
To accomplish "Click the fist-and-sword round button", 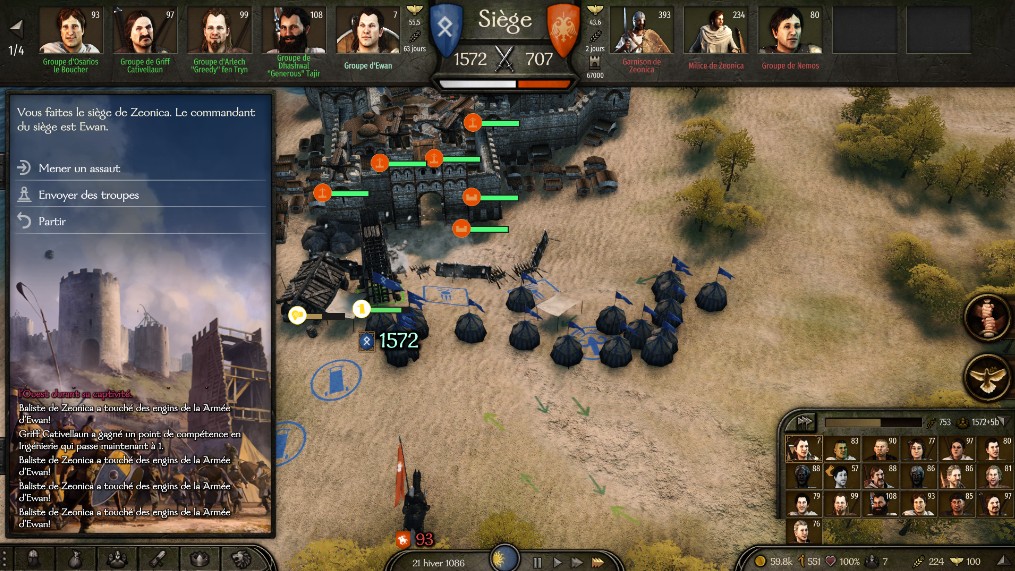I will 986,318.
